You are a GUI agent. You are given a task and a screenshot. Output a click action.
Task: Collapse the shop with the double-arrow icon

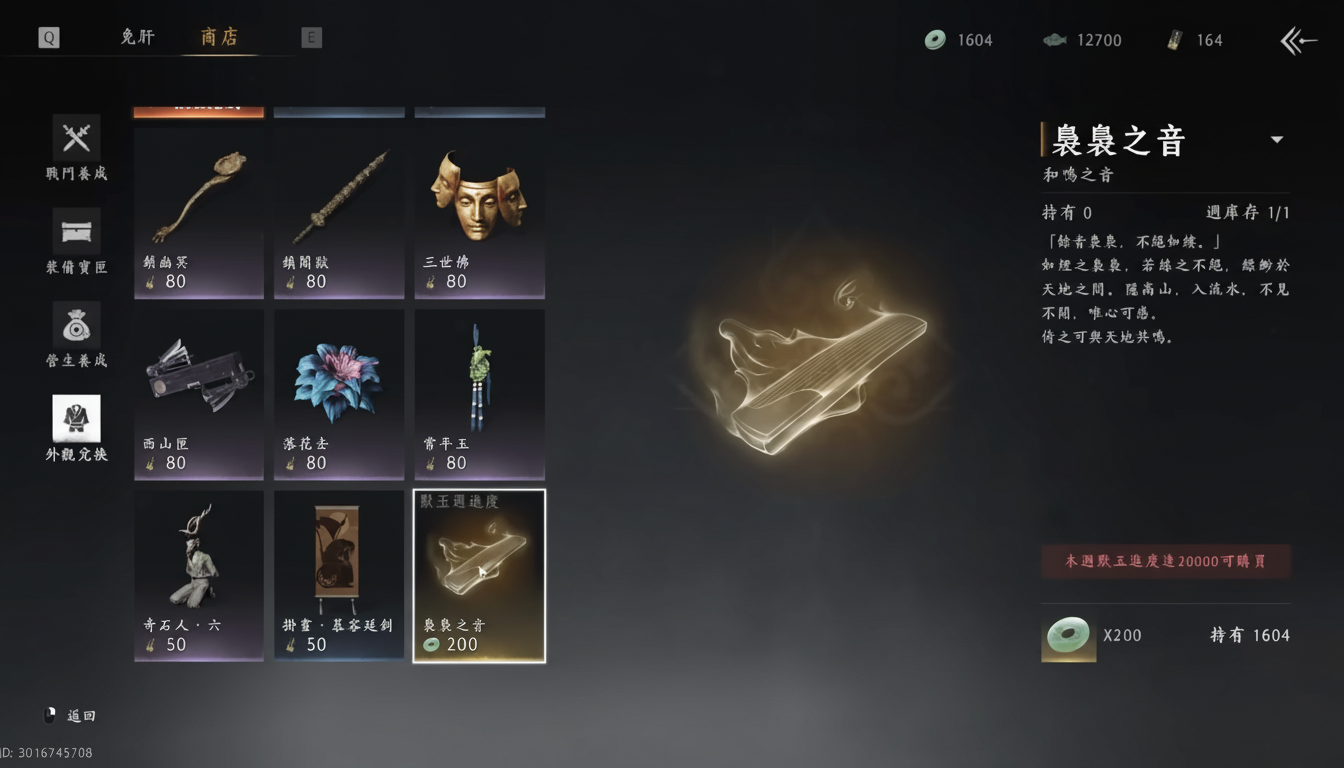(x=1297, y=40)
